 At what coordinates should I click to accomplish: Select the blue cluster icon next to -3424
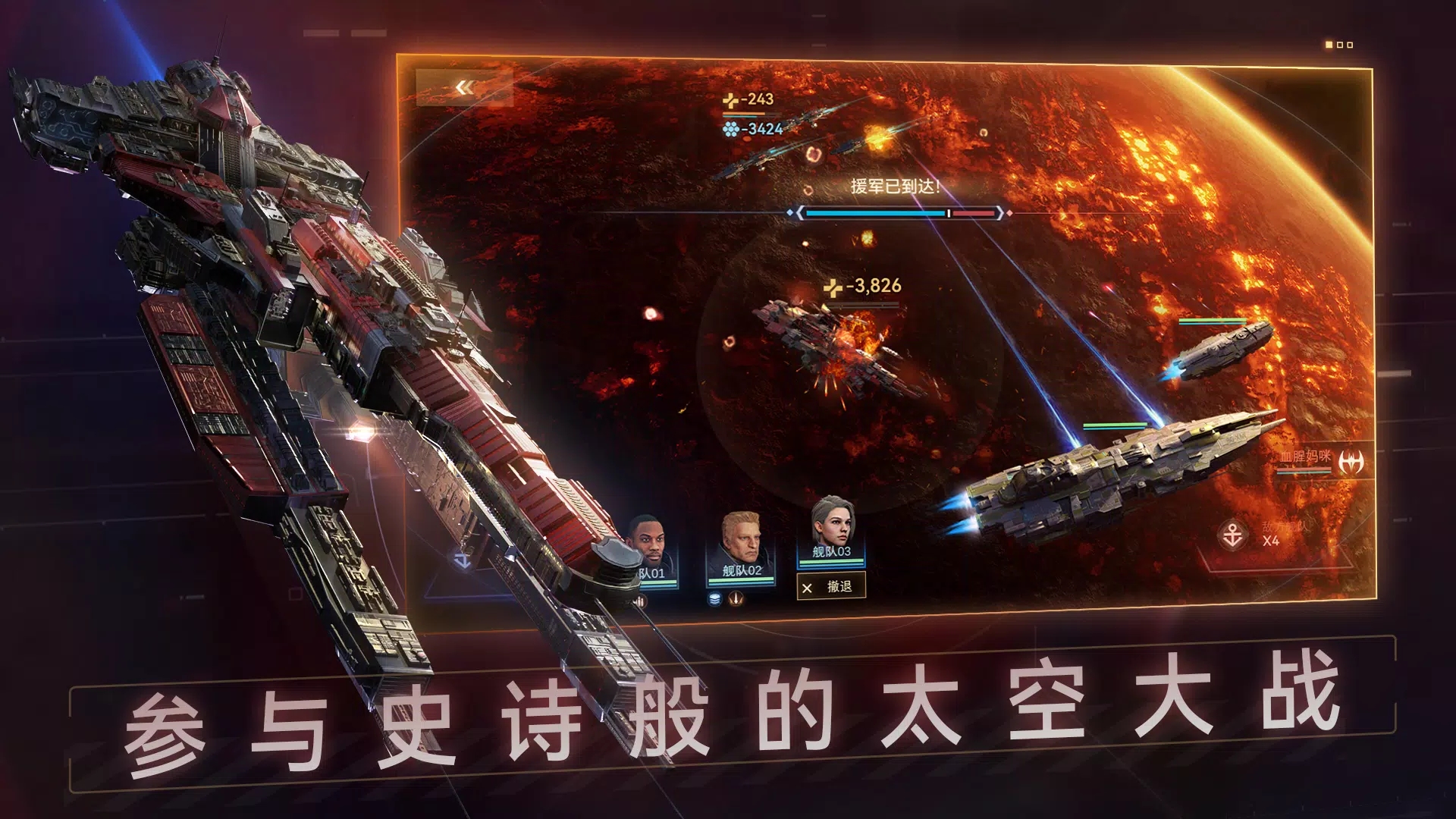pyautogui.click(x=730, y=130)
